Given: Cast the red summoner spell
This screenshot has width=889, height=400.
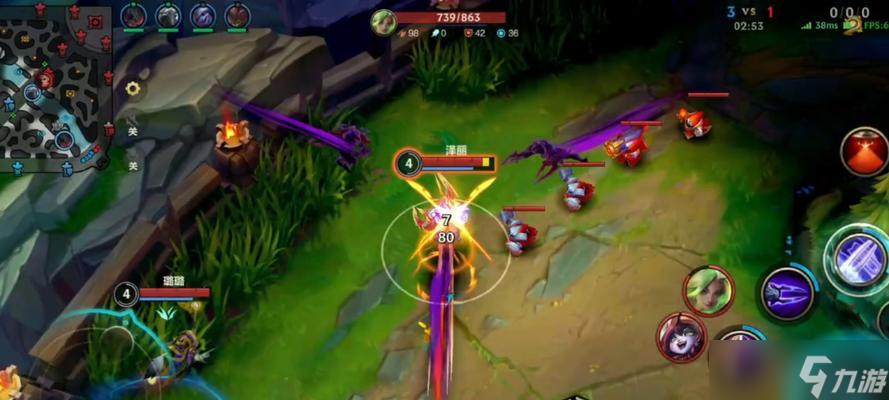Looking at the screenshot, I should pos(863,153).
